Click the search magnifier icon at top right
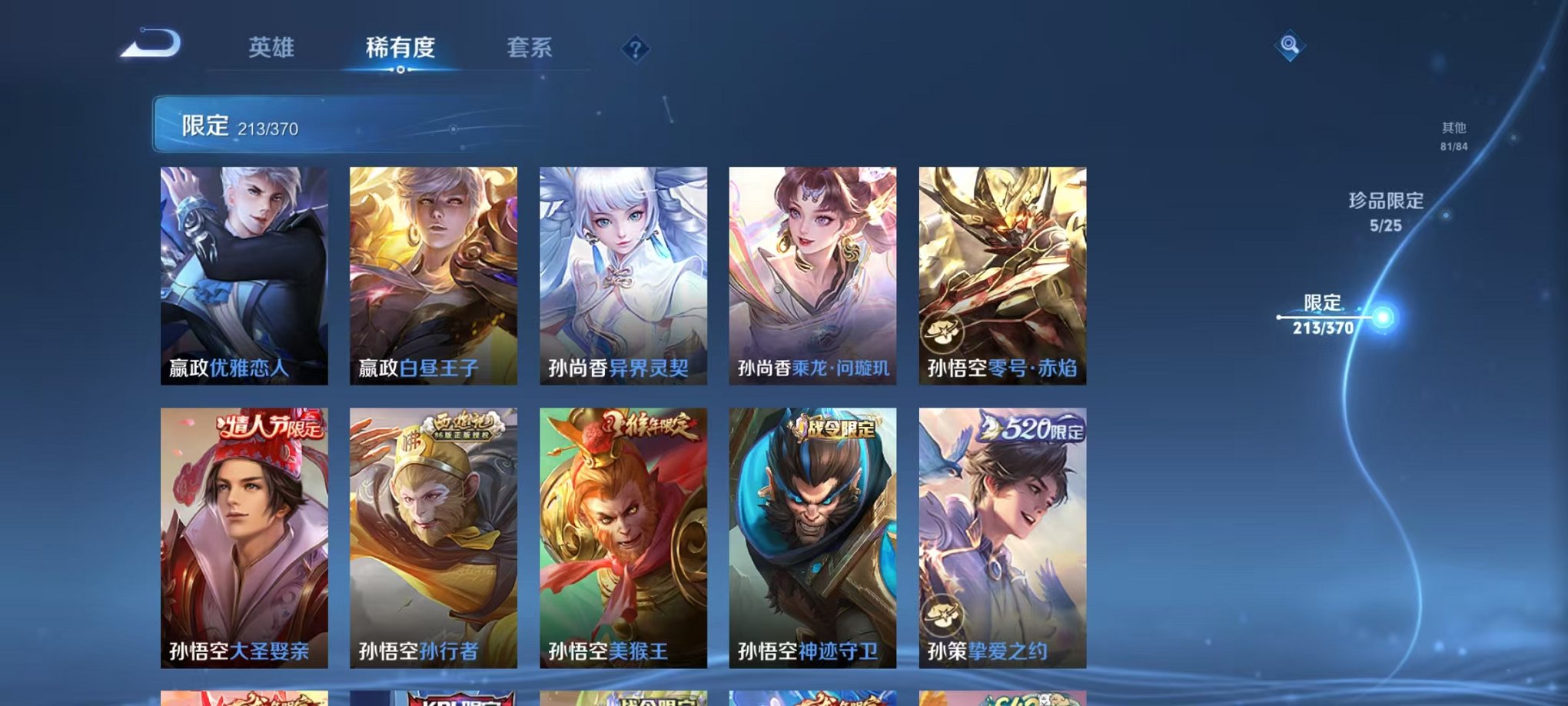 click(x=1289, y=46)
